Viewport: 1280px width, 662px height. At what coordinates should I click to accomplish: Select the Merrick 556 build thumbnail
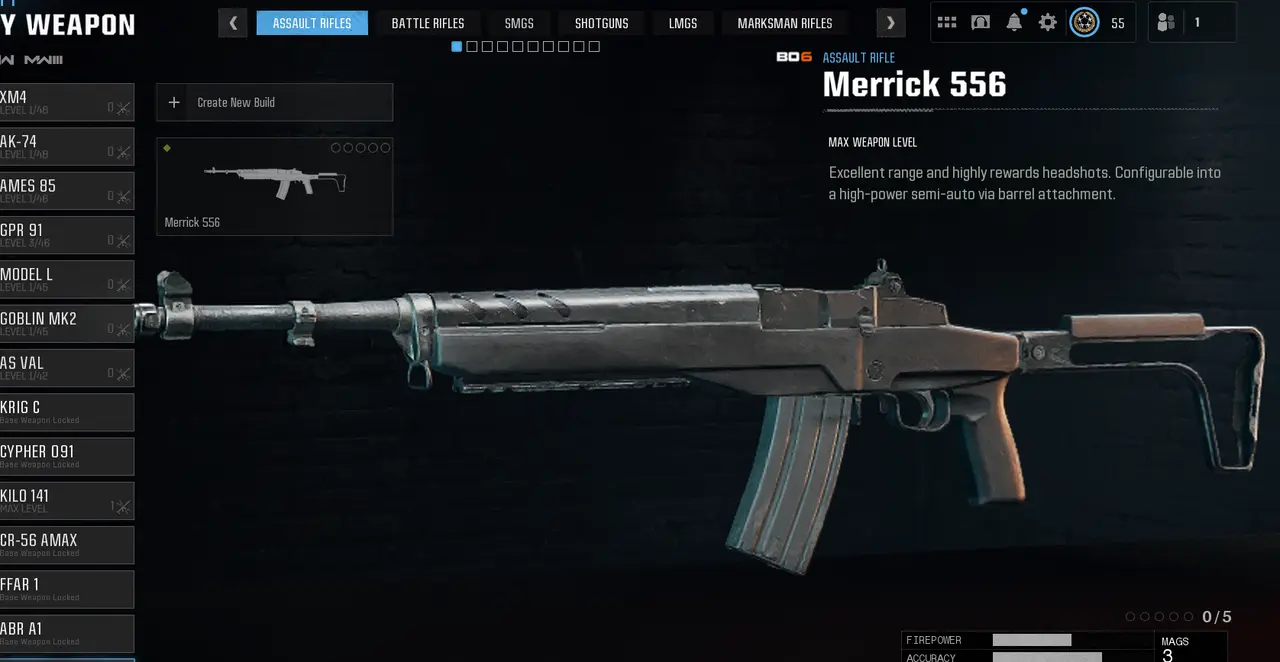click(274, 186)
